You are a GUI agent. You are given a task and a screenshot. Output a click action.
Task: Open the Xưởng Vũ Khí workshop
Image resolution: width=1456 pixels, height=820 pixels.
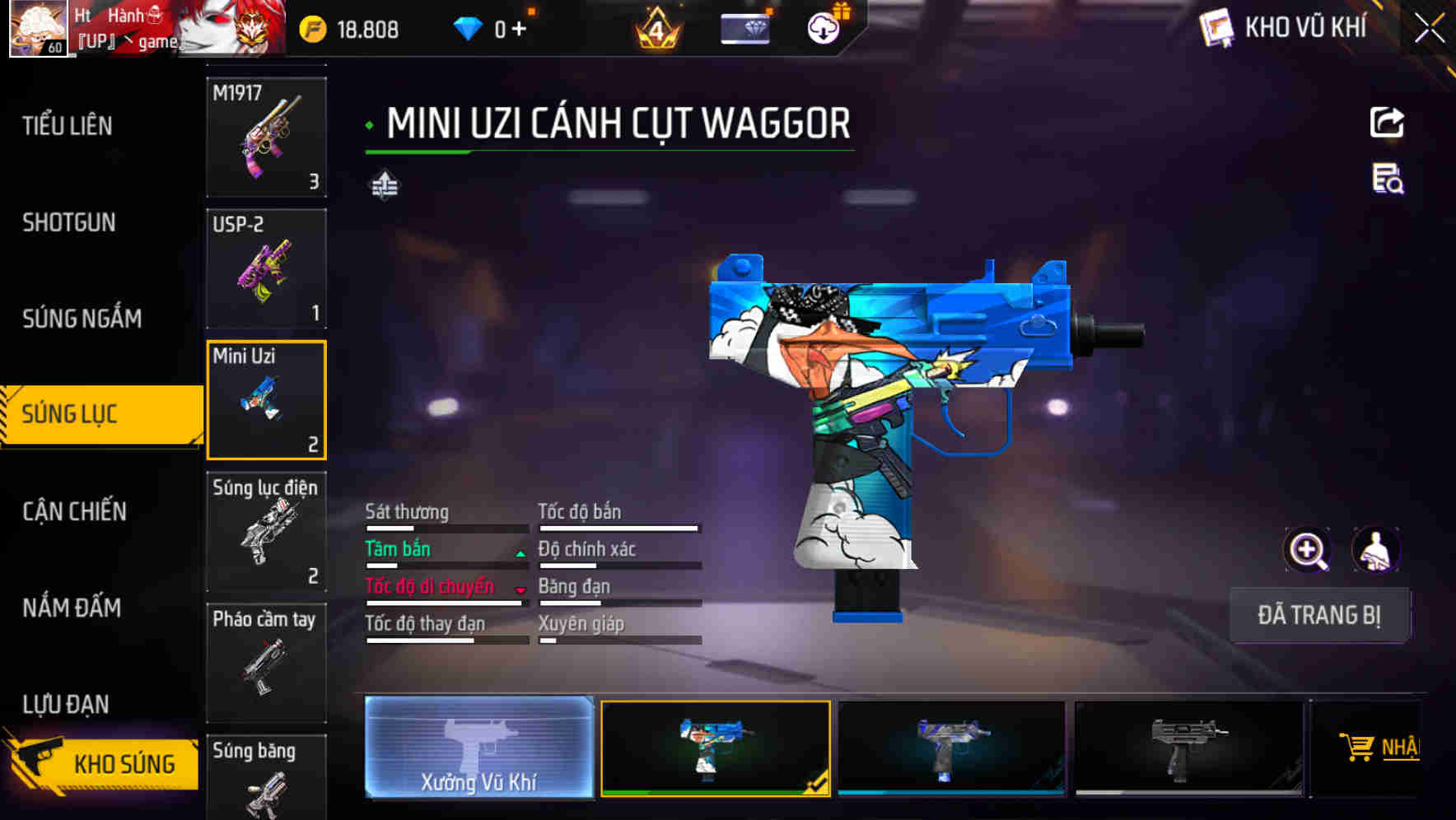[478, 747]
